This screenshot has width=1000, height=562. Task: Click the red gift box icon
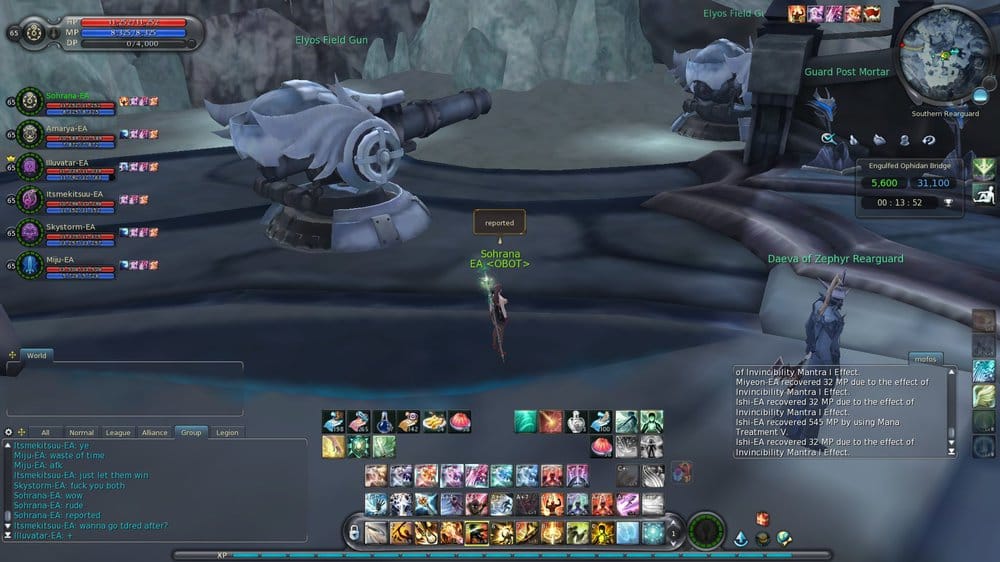pos(762,519)
